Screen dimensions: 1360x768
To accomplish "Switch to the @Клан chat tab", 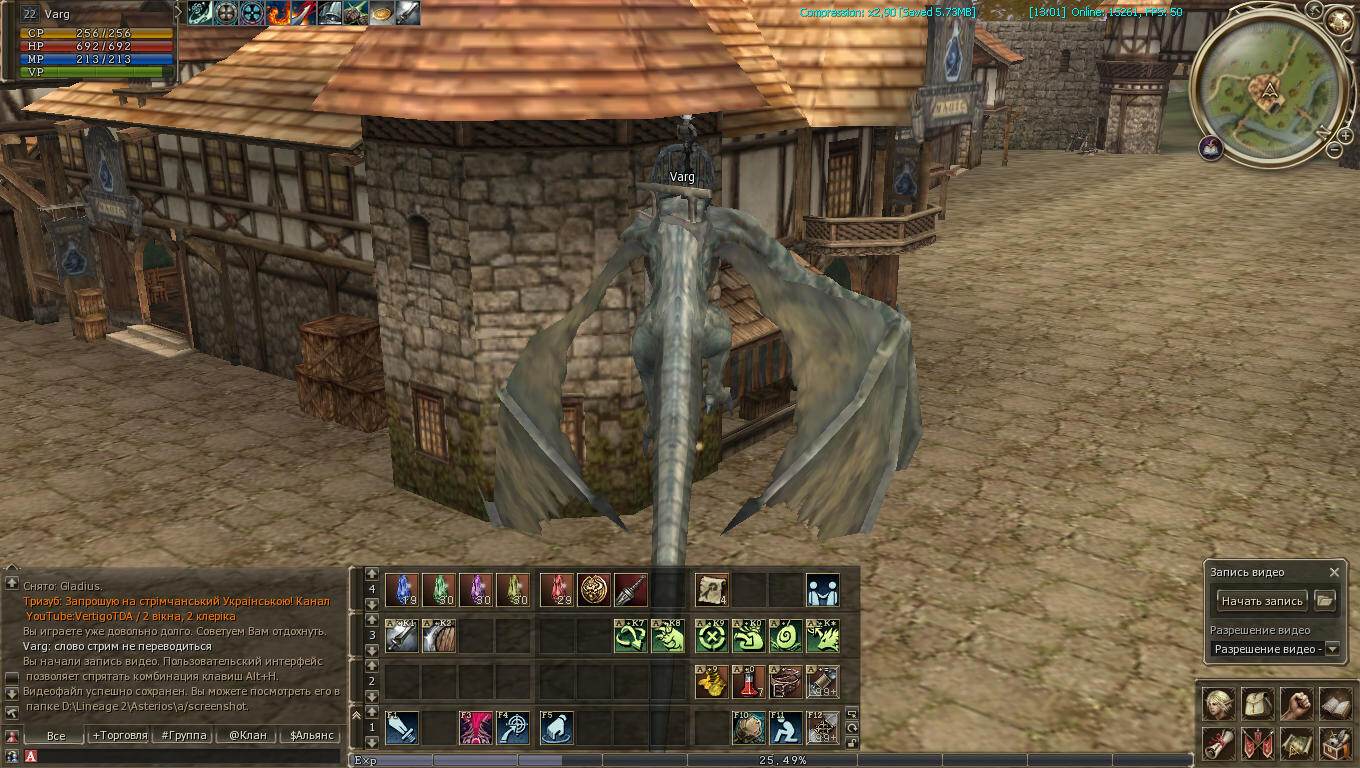I will [247, 736].
